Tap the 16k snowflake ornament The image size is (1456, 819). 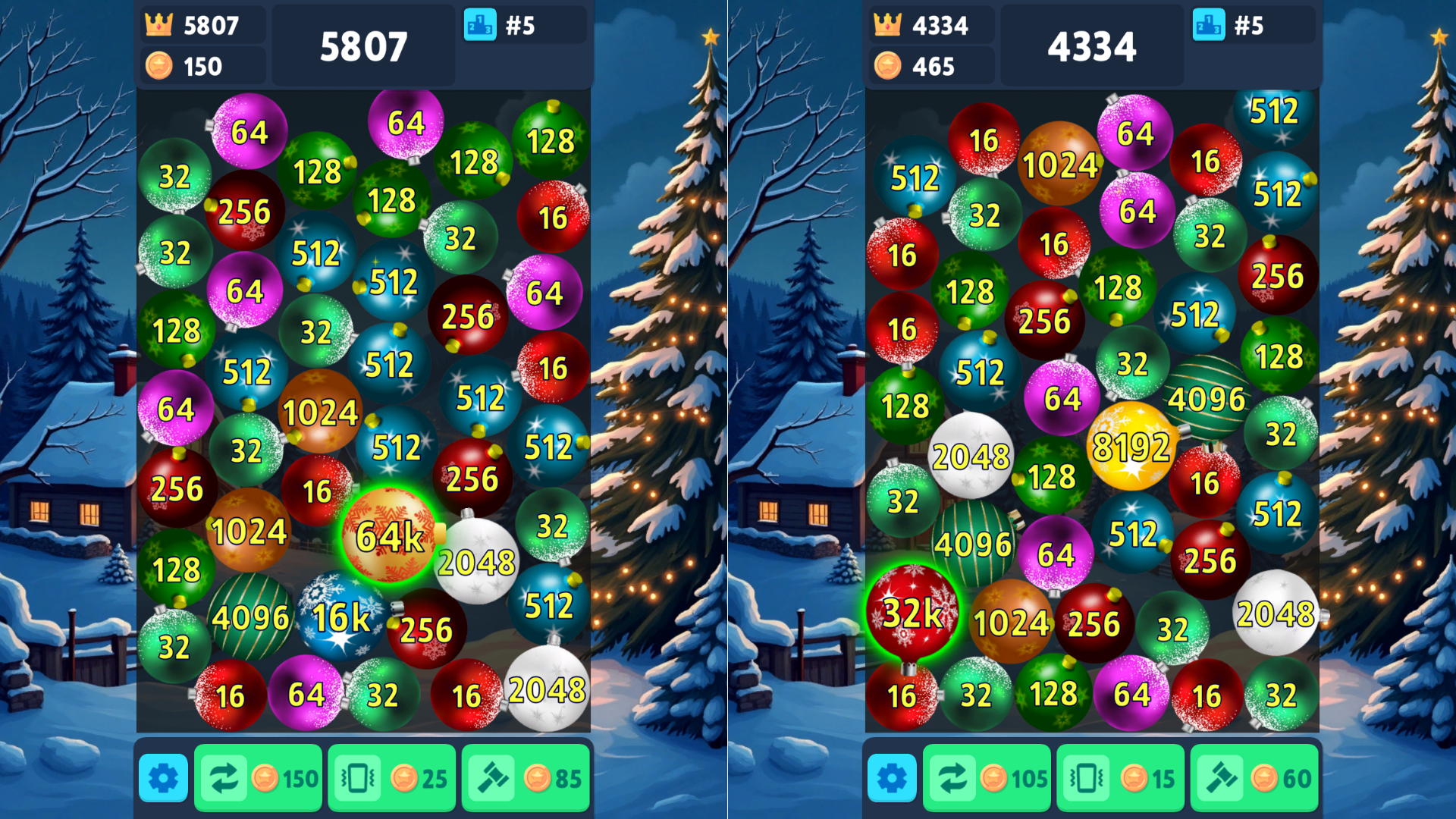click(339, 618)
